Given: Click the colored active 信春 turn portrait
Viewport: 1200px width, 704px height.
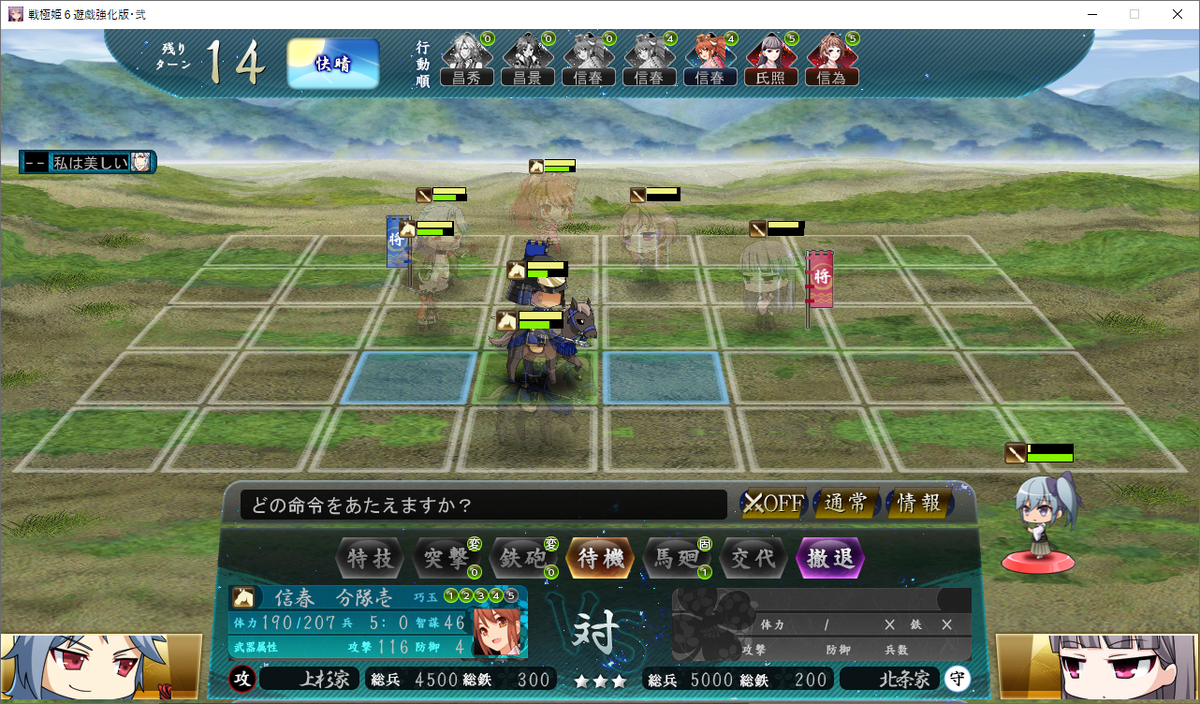Looking at the screenshot, I should 710,60.
